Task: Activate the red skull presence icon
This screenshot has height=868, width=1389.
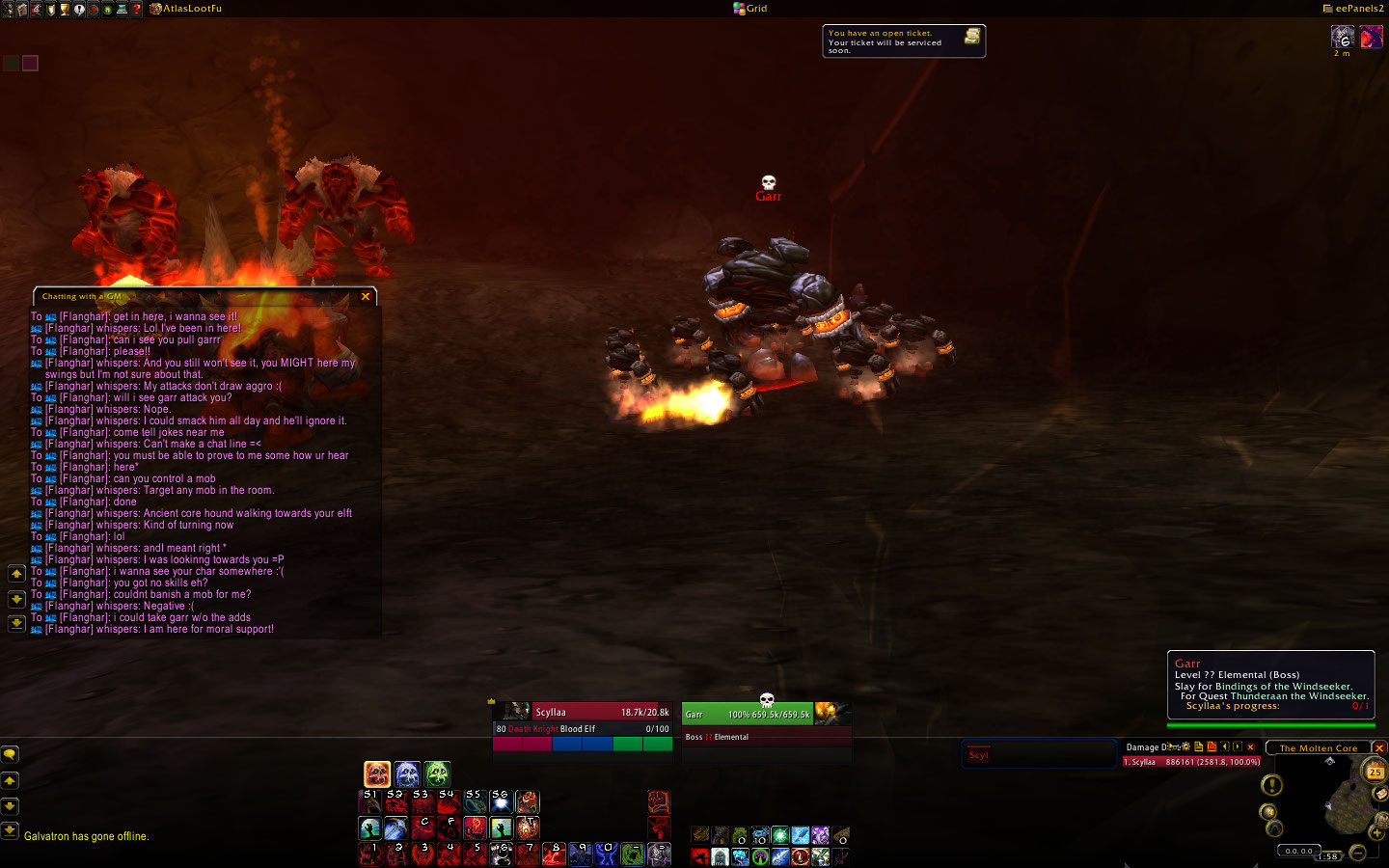Action: (x=377, y=773)
